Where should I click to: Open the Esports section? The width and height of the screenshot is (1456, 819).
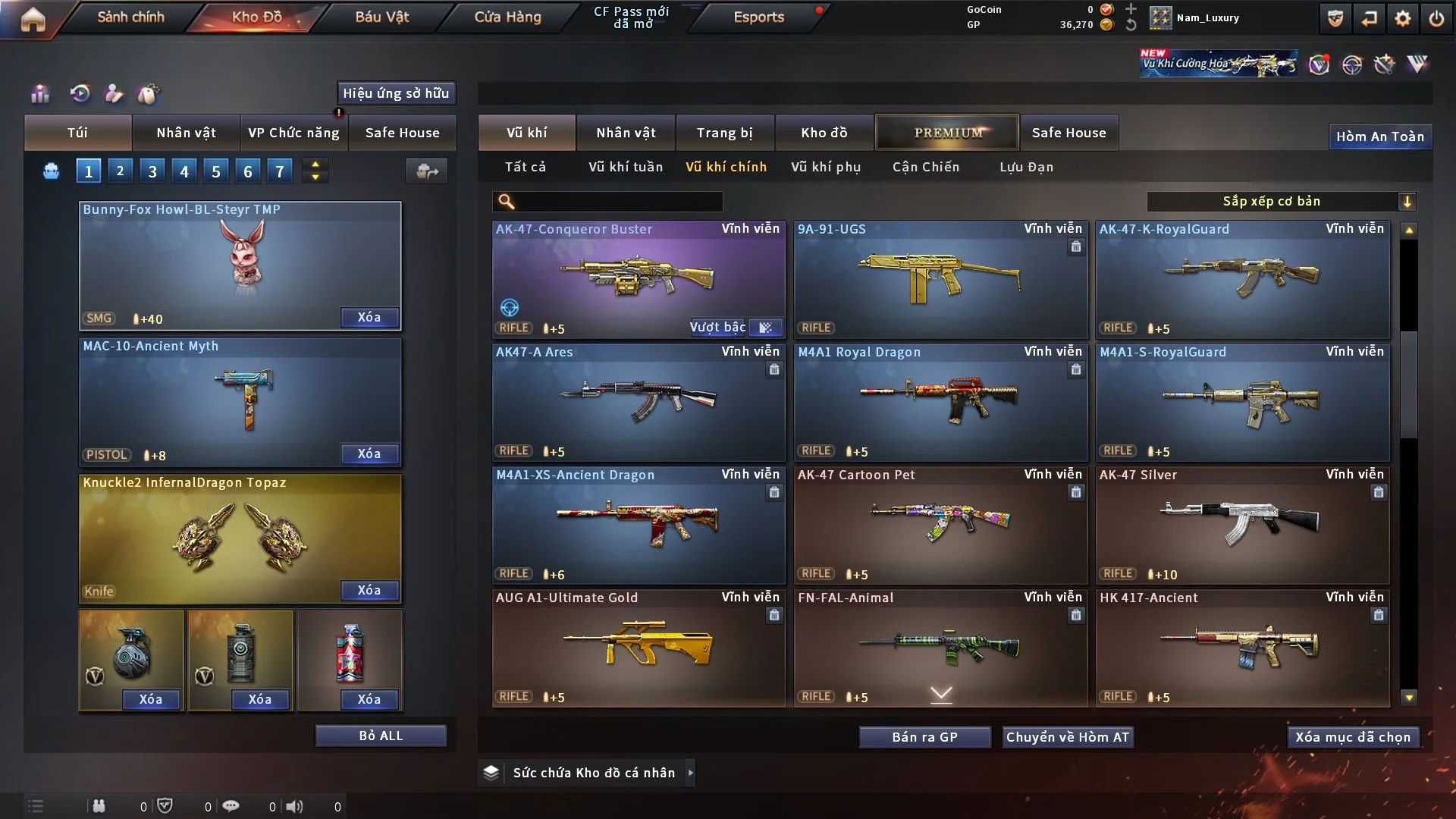[x=758, y=17]
